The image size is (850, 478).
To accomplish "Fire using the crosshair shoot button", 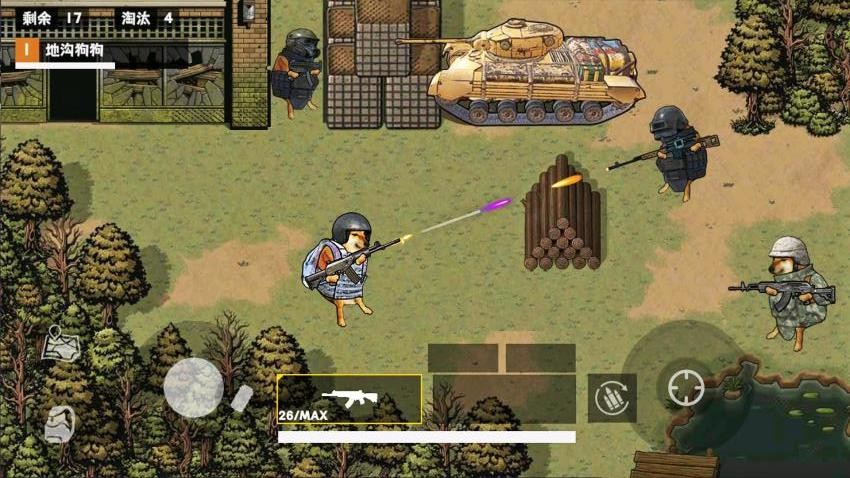I will pyautogui.click(x=685, y=388).
